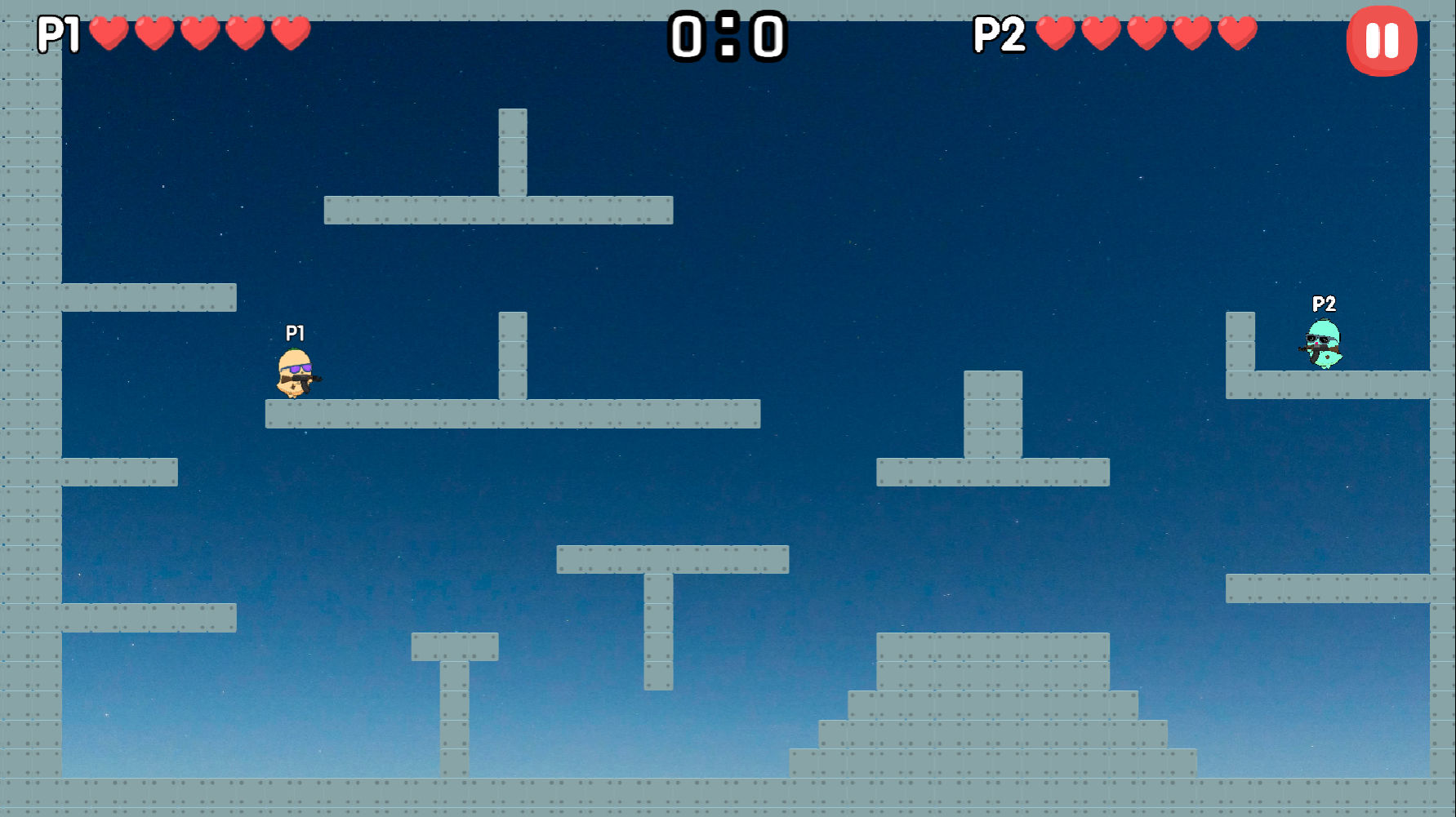Viewport: 1456px width, 817px height.
Task: Click the P2 label above the right player
Action: [1325, 304]
